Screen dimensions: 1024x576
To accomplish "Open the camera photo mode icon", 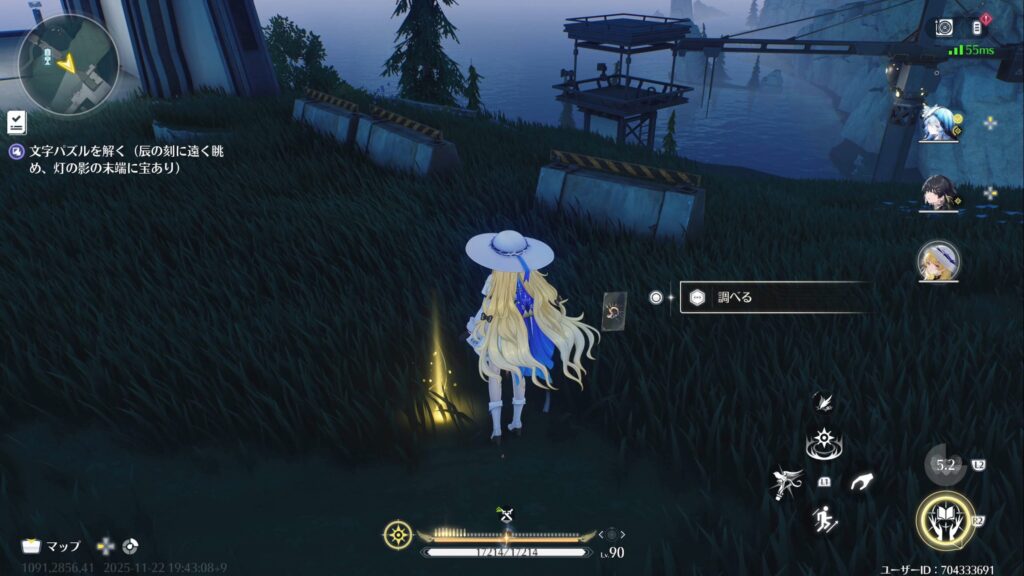I will (944, 27).
